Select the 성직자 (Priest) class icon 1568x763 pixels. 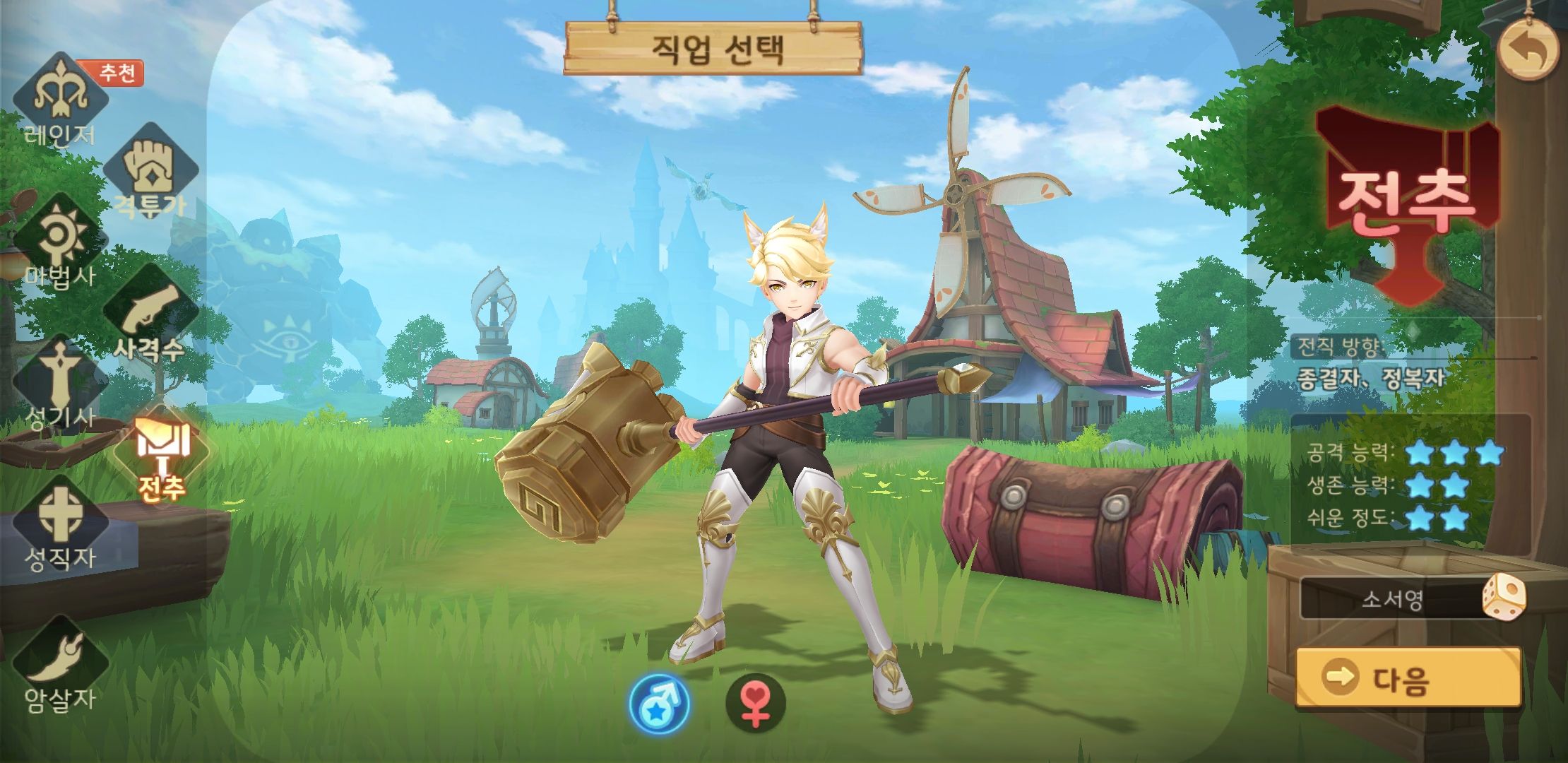coord(60,512)
